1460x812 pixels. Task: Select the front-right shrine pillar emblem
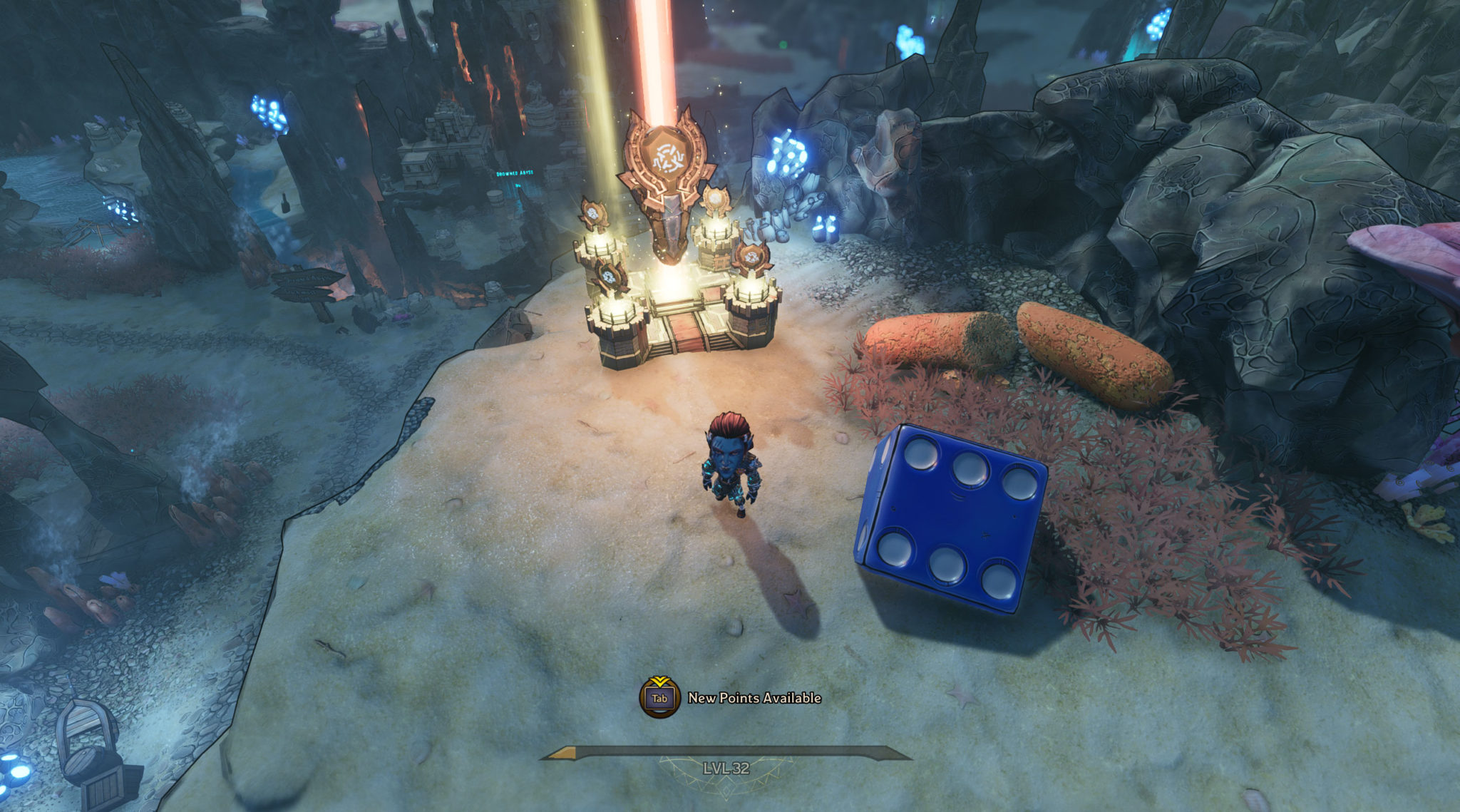coord(752,257)
